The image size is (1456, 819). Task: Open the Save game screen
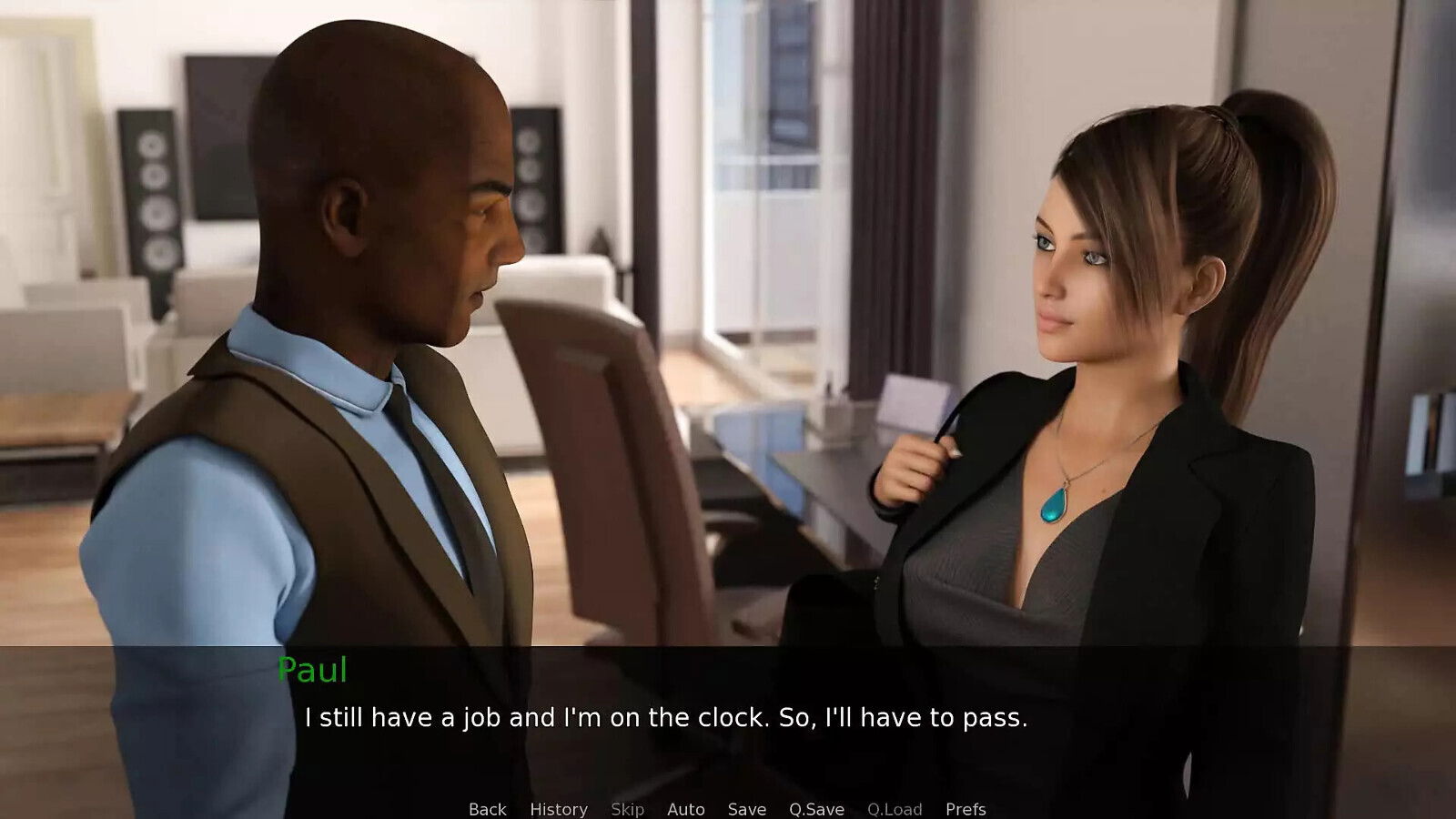pyautogui.click(x=746, y=809)
